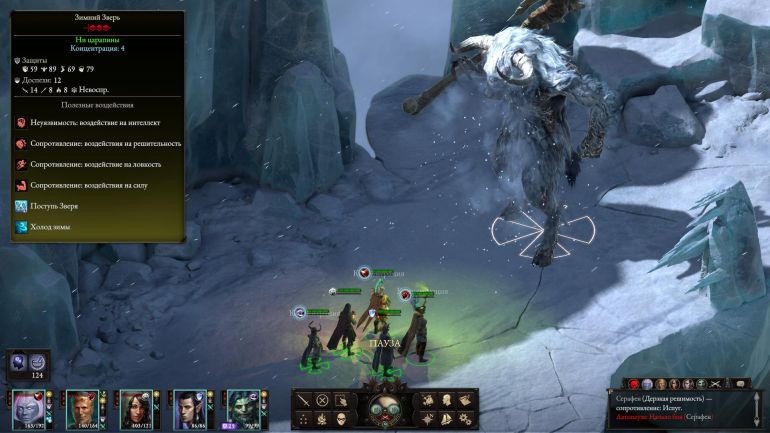This screenshot has width=770, height=433.
Task: Activate the sword attack command
Action: (x=304, y=400)
